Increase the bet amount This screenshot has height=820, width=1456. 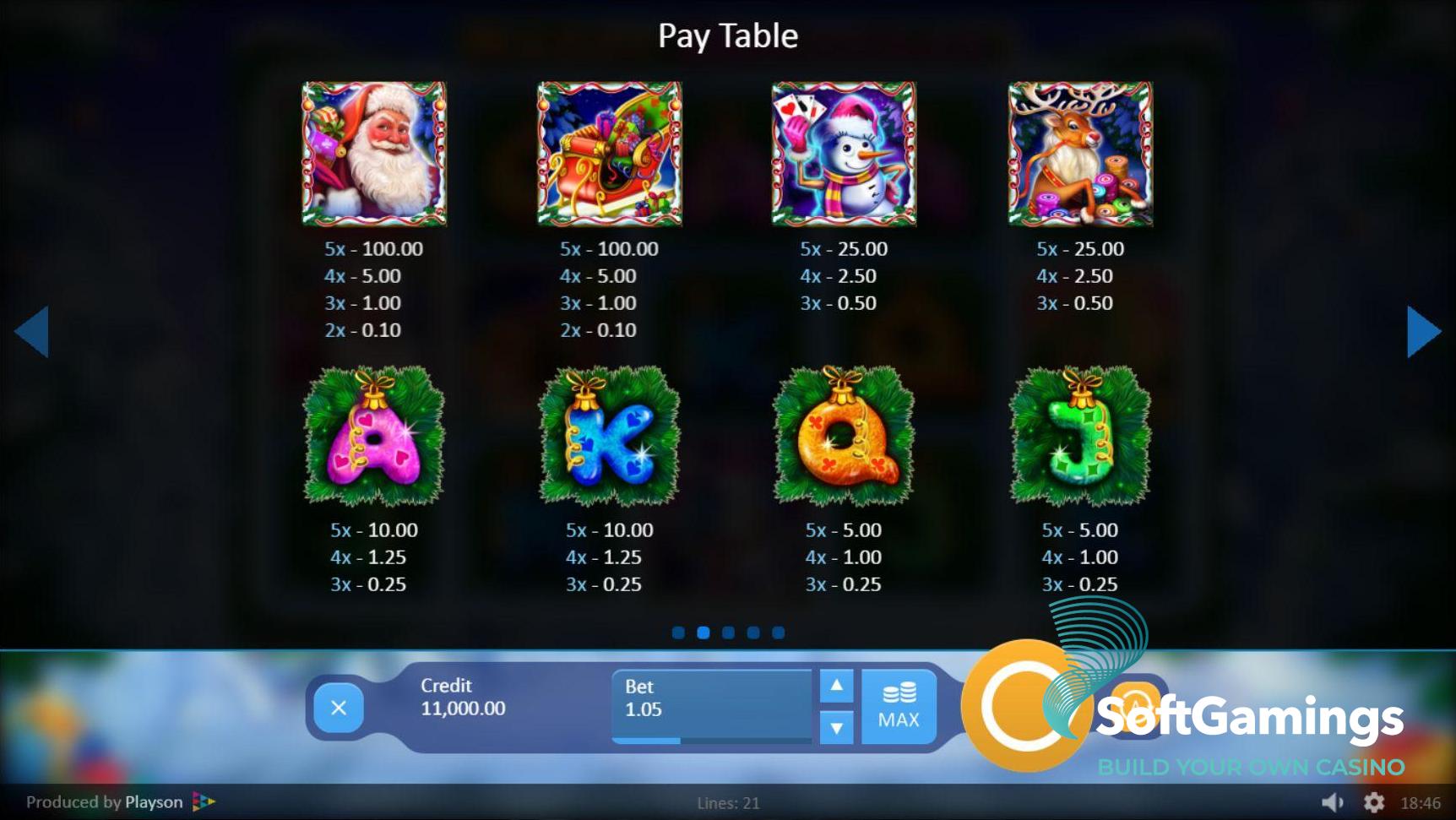pyautogui.click(x=836, y=686)
